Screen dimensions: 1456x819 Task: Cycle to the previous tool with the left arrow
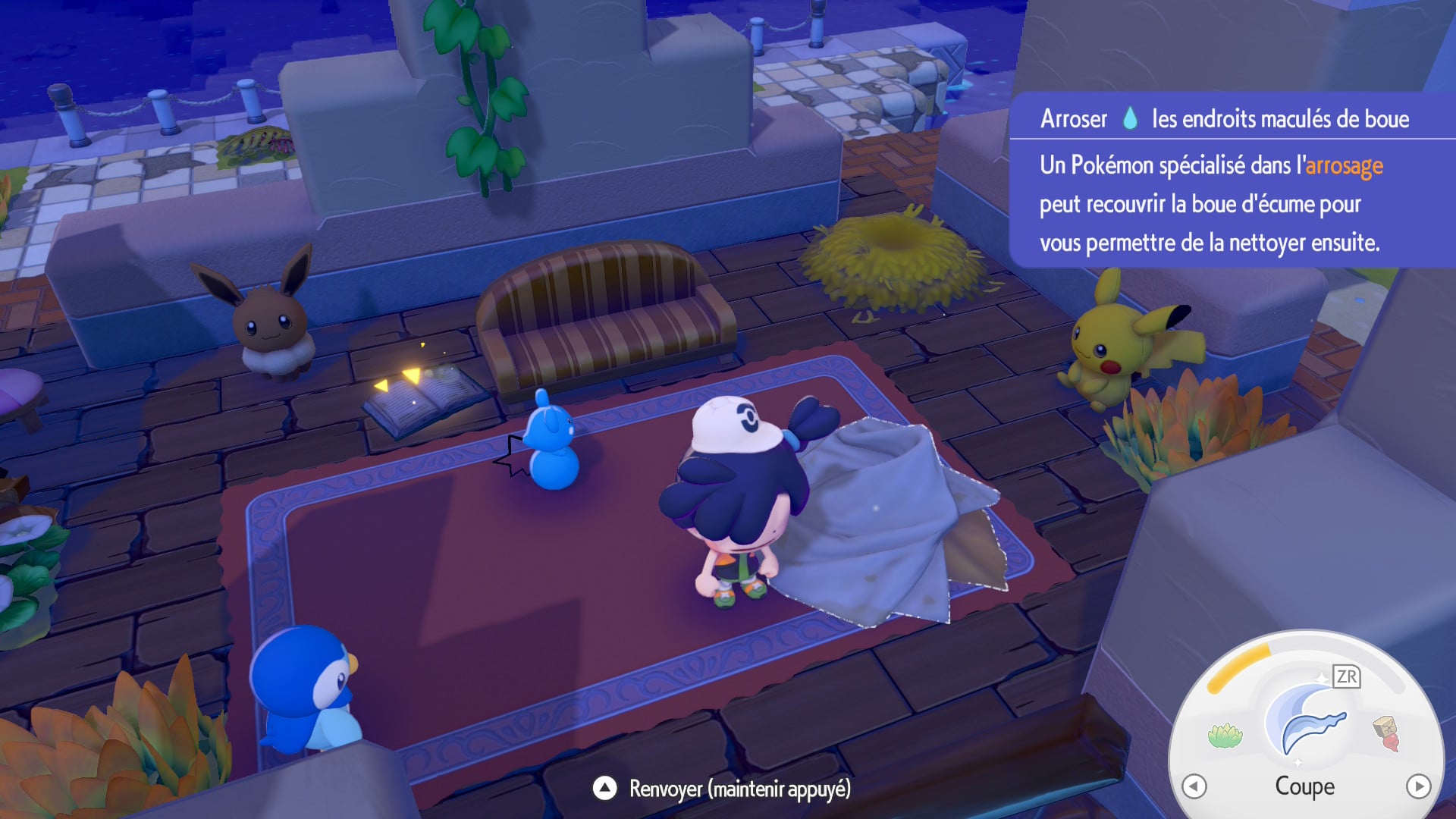coord(1194,786)
